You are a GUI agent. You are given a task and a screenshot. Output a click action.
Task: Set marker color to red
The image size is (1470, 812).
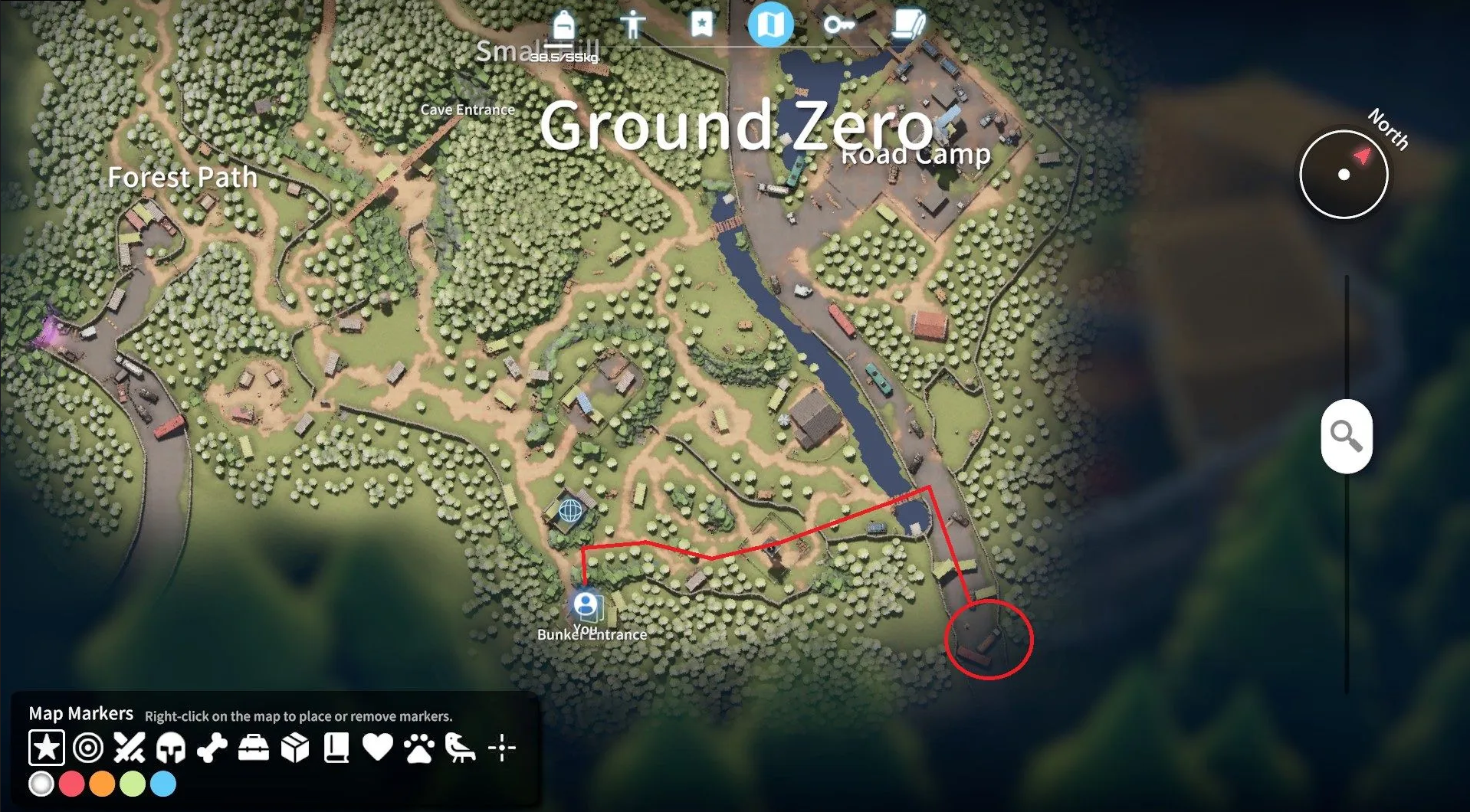71,784
